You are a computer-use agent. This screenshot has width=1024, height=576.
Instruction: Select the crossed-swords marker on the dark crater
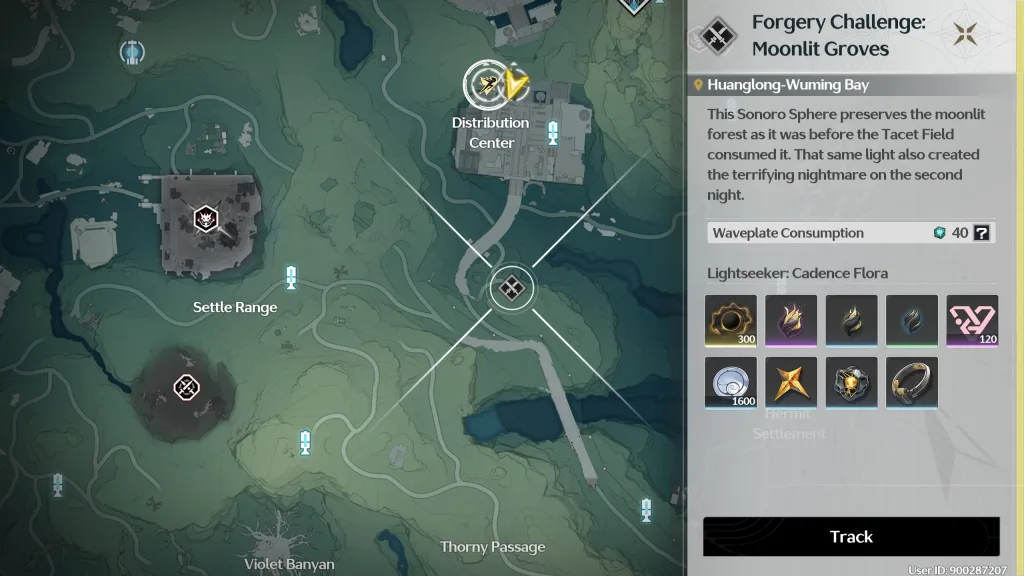185,386
